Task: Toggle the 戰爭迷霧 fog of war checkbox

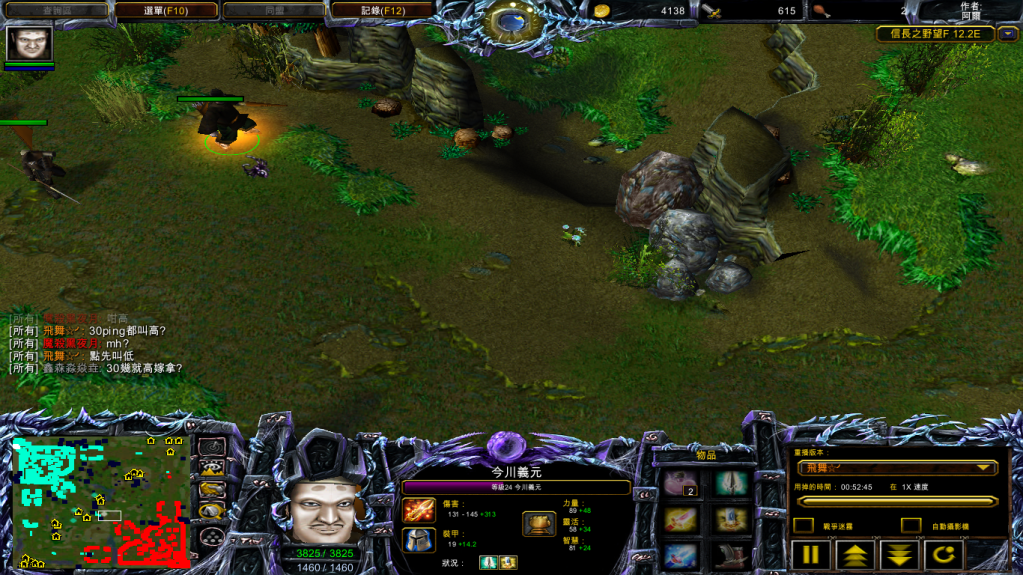Action: pos(803,525)
